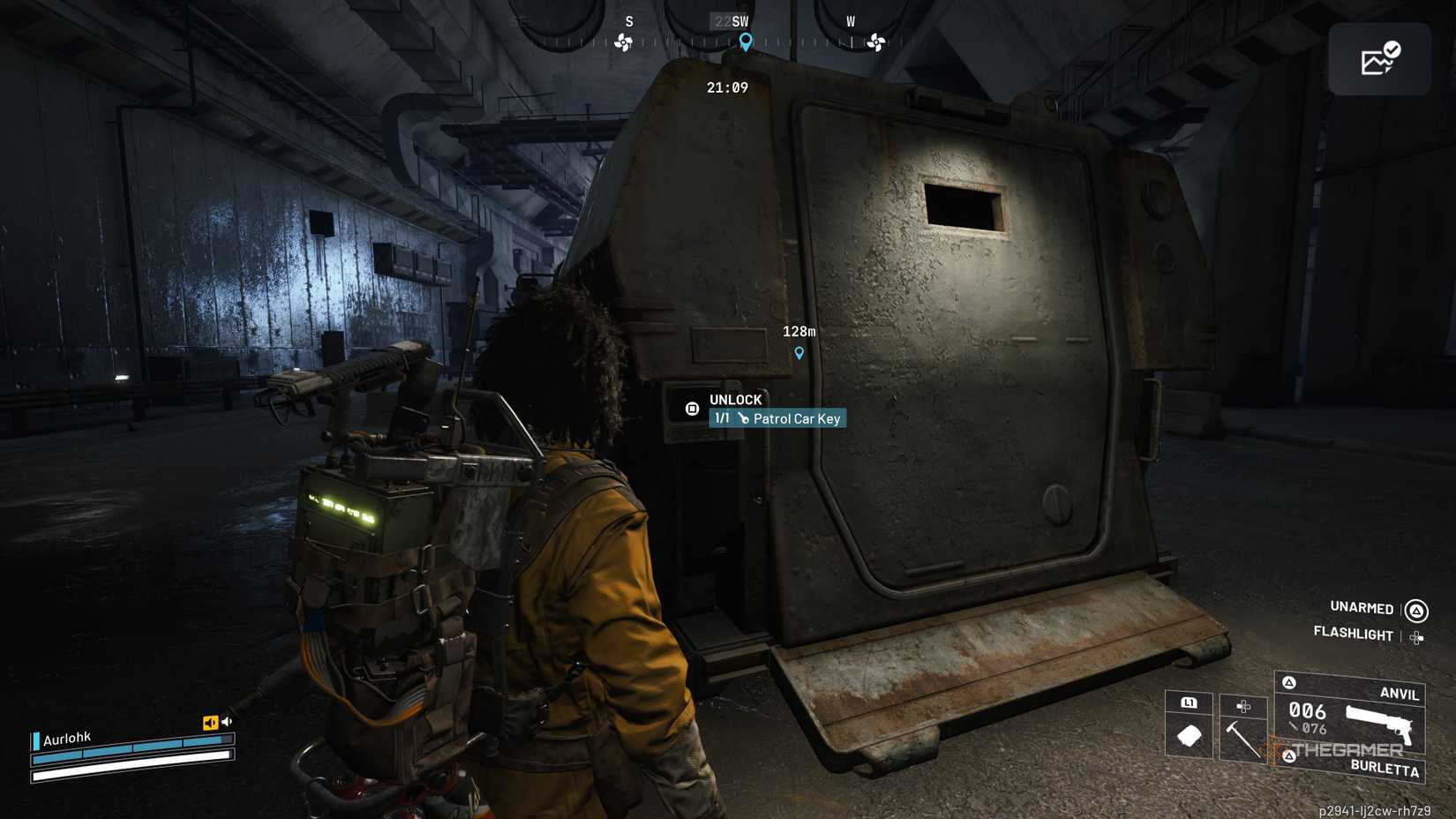Viewport: 1456px width, 819px height.
Task: Click the yellow speaker audio icon
Action: (209, 723)
